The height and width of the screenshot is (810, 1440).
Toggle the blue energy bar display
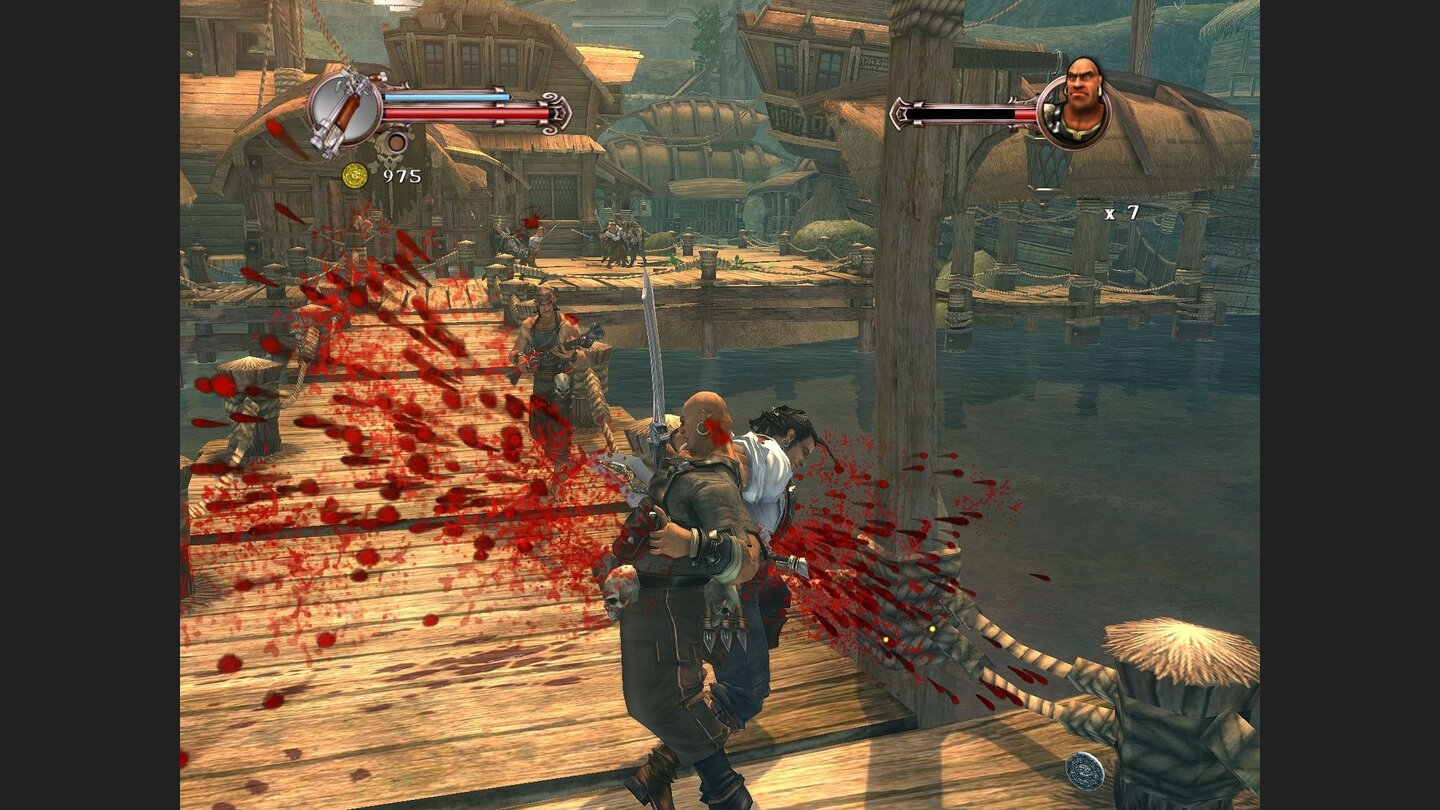445,97
